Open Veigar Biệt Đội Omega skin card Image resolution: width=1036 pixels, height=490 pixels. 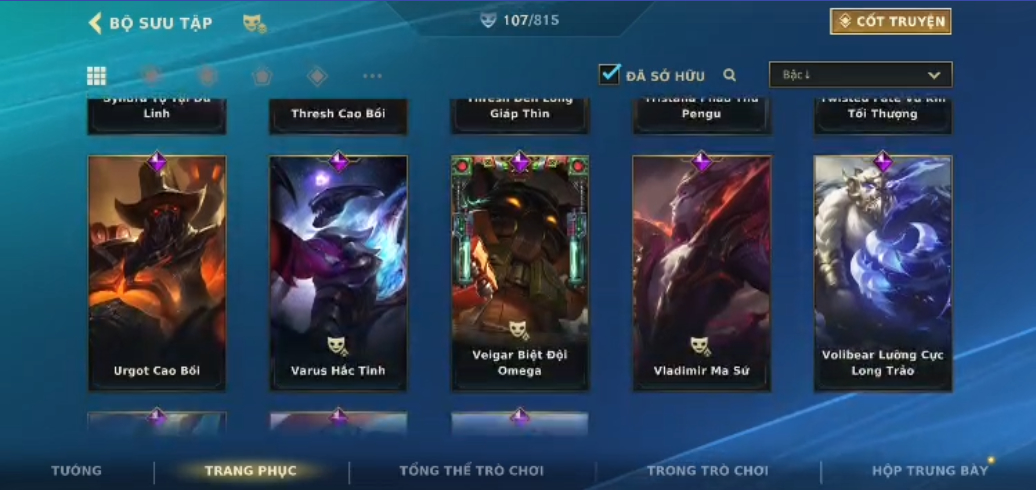(x=520, y=272)
